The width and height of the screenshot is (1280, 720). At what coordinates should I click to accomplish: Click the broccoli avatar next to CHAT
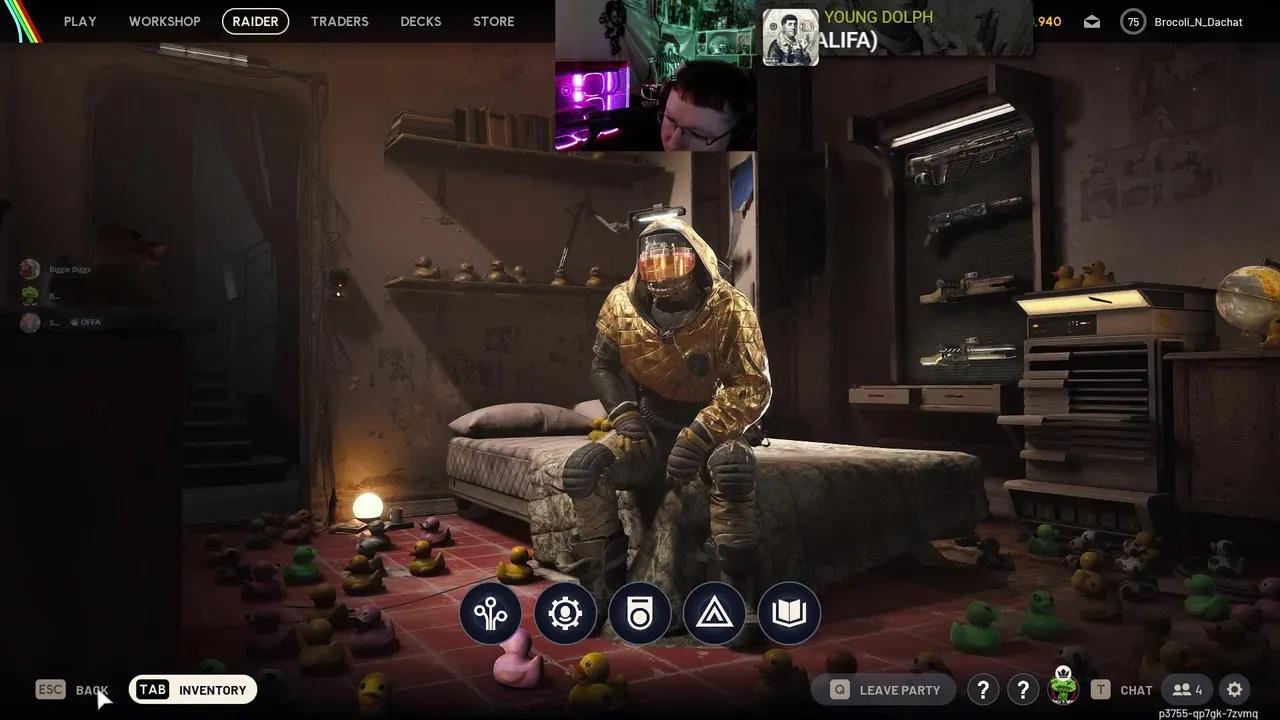(x=1063, y=690)
